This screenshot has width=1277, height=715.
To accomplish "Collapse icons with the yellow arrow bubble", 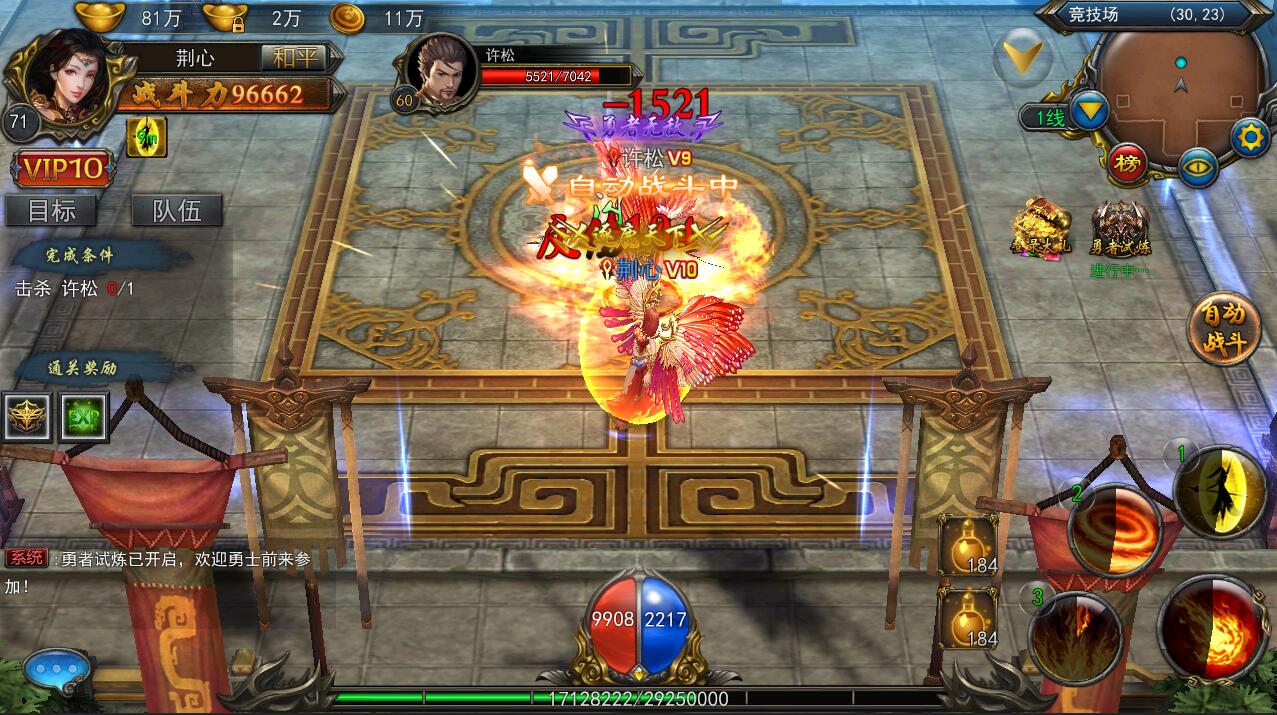I will click(x=1023, y=53).
